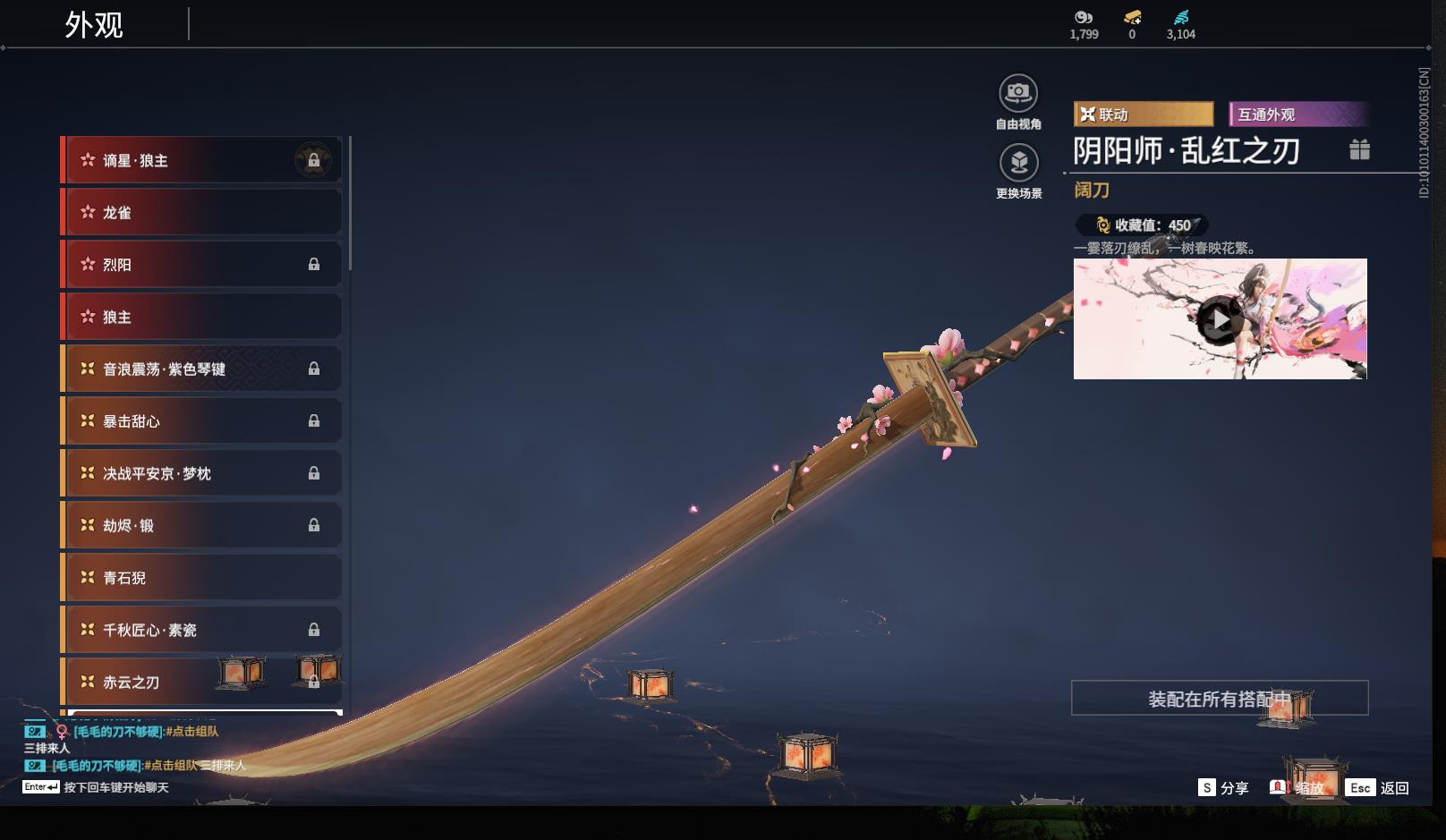The image size is (1446, 840).
Task: Select the 摘星·狼主 skin entry
Action: 201,160
